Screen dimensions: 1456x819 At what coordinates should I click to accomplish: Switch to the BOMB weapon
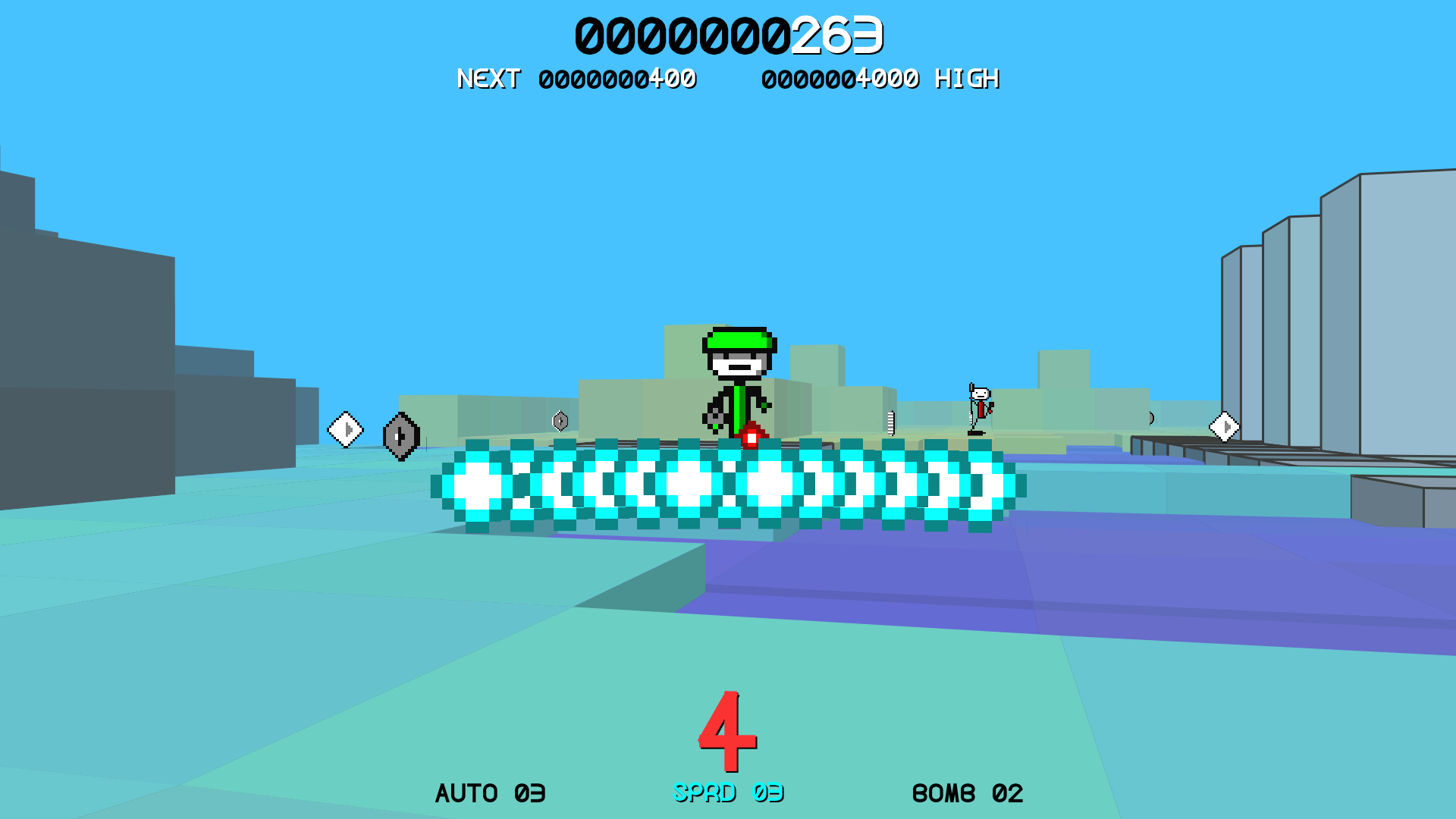[x=967, y=793]
